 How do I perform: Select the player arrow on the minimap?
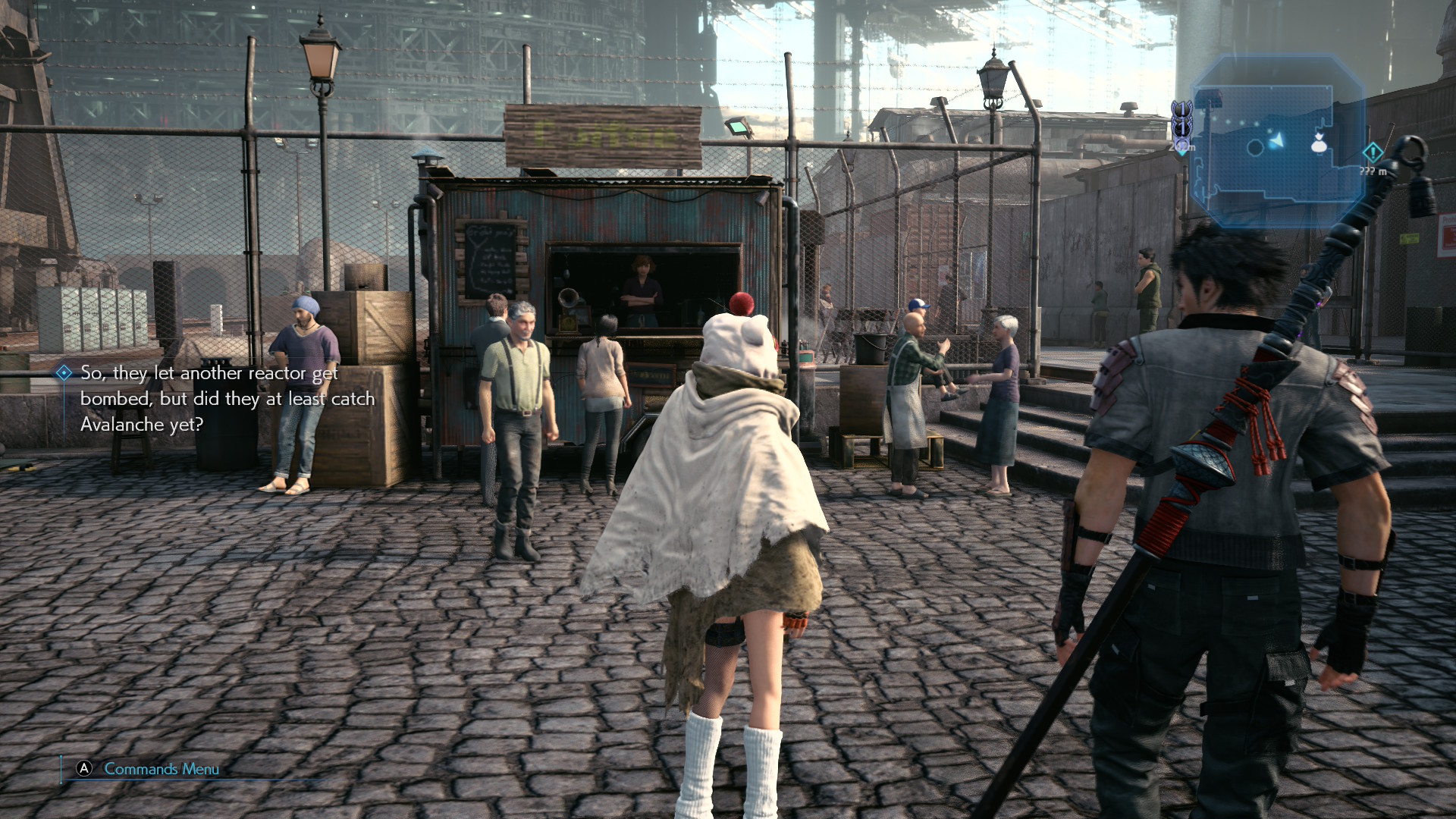pos(1278,141)
